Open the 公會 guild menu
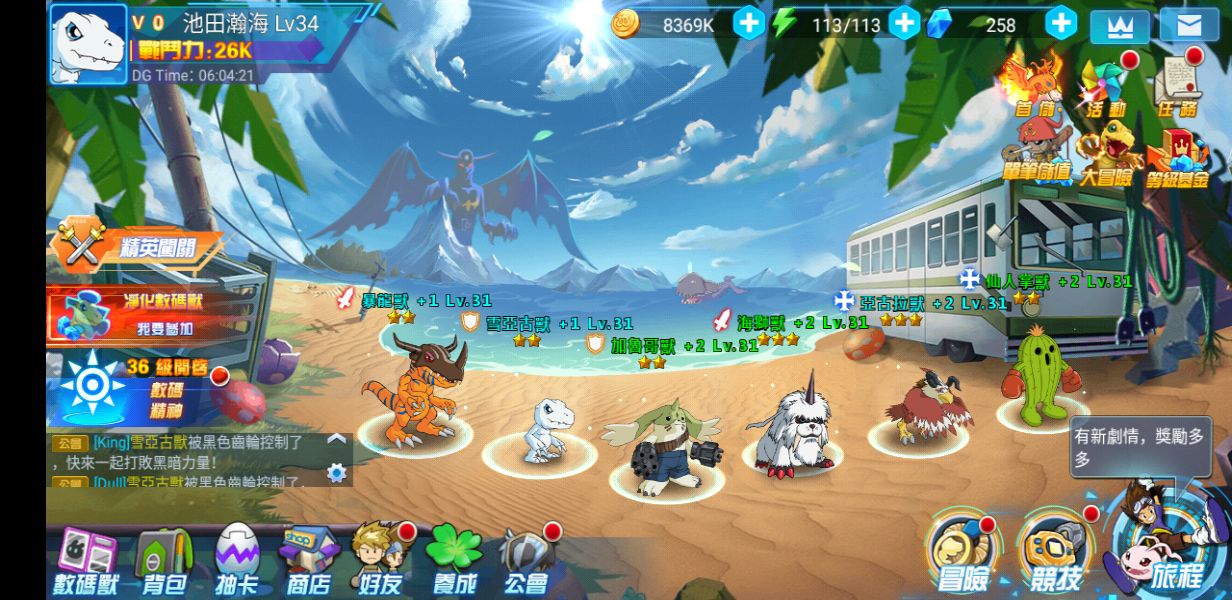 coord(526,561)
